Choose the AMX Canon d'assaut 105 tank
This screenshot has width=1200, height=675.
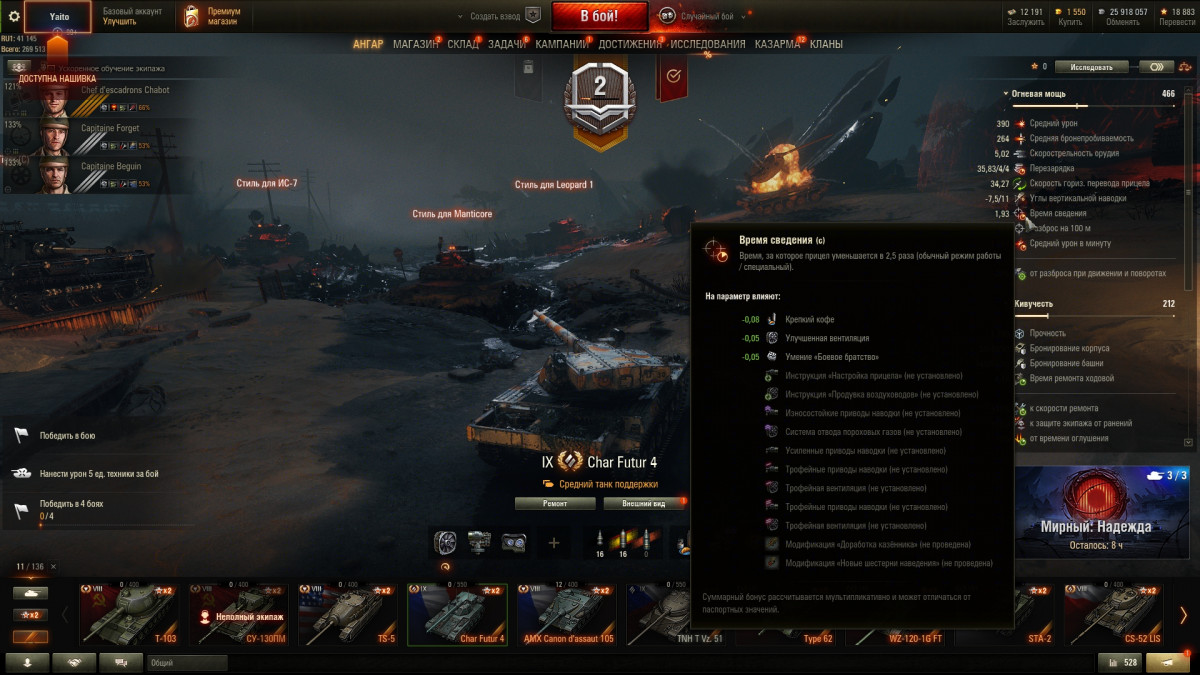[568, 615]
